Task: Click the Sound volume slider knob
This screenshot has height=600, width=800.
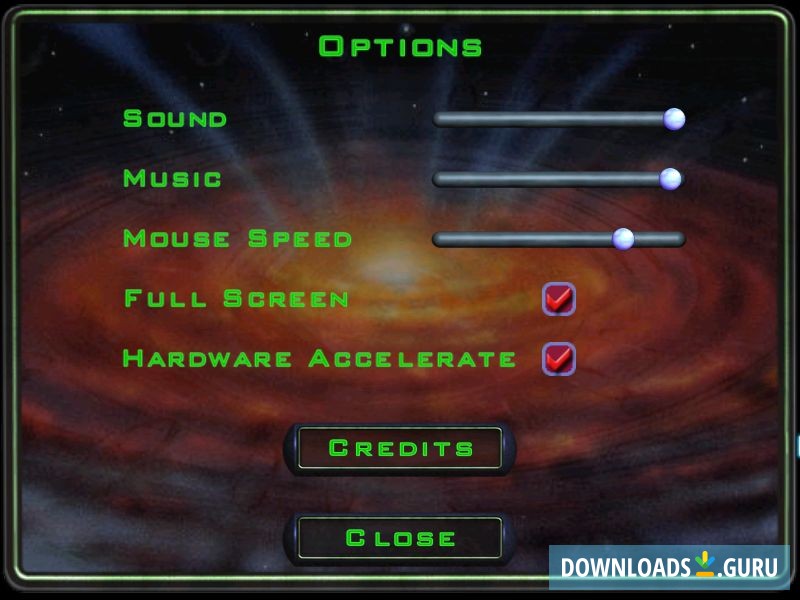Action: (x=674, y=119)
